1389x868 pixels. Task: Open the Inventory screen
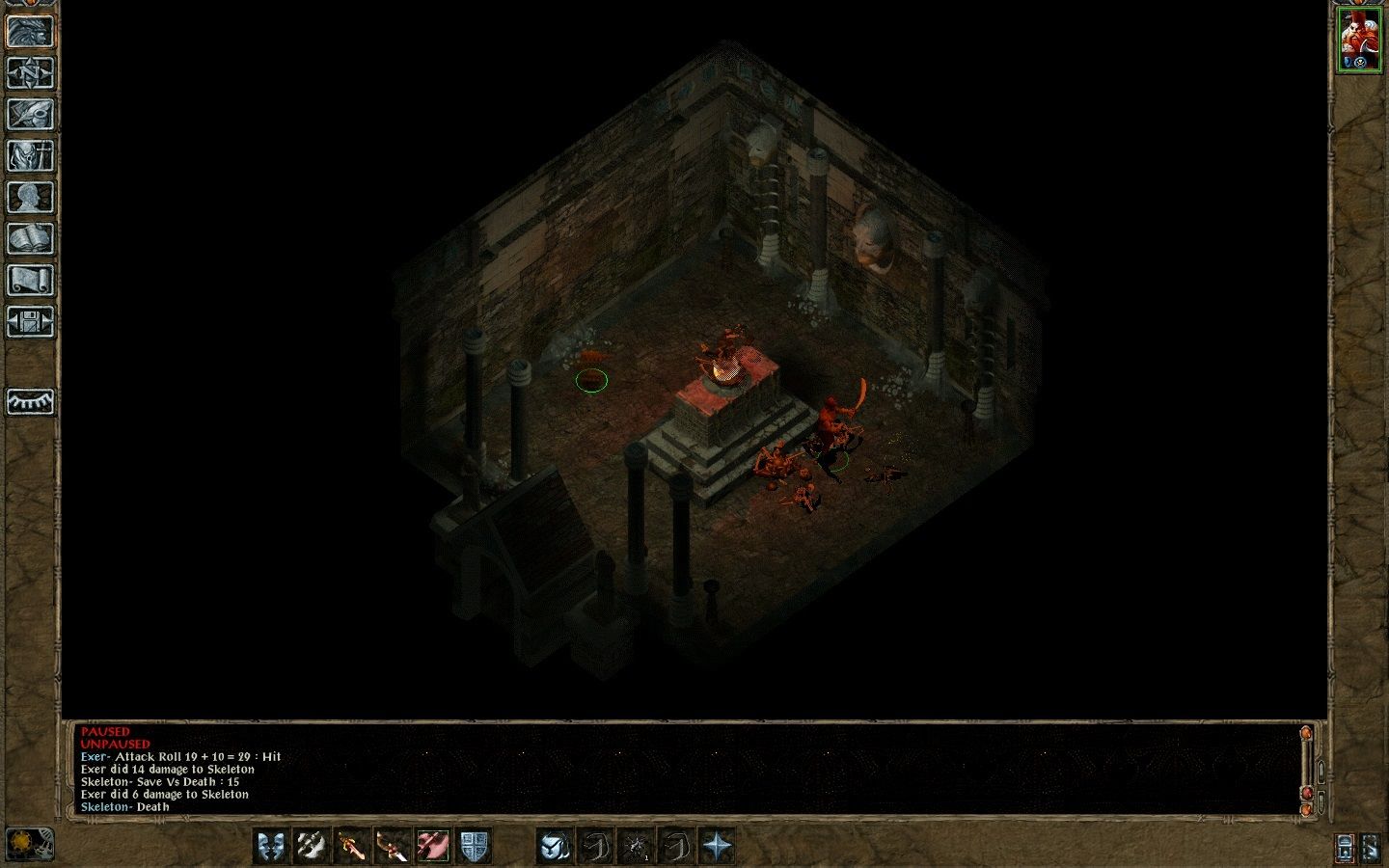tap(32, 155)
